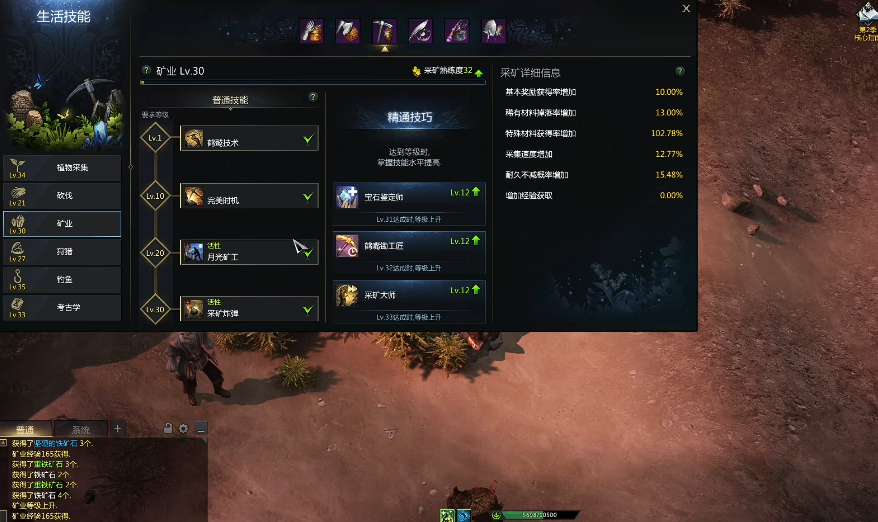
Task: Close the 生活技能 window
Action: [x=686, y=8]
